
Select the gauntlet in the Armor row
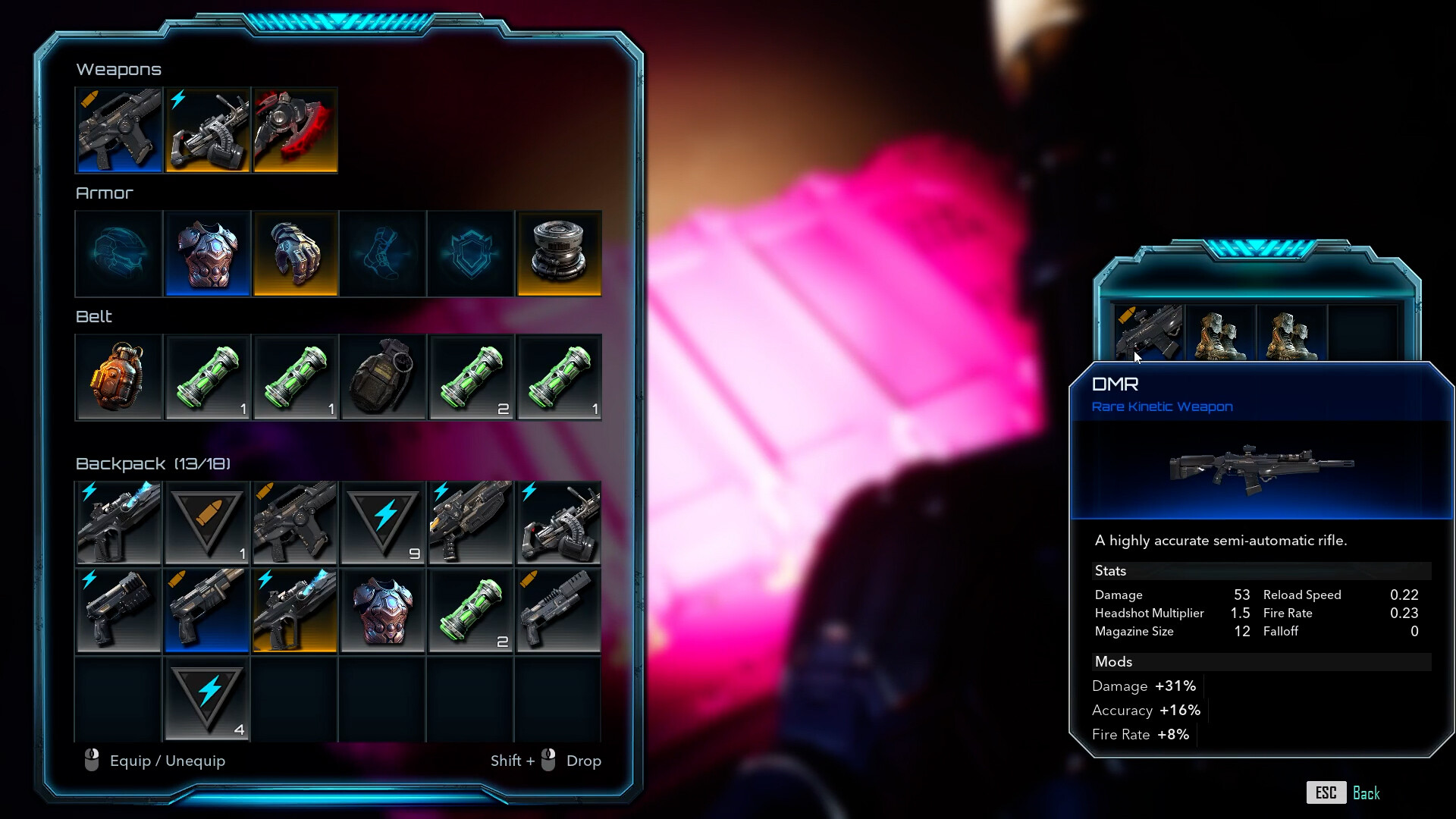pyautogui.click(x=295, y=254)
